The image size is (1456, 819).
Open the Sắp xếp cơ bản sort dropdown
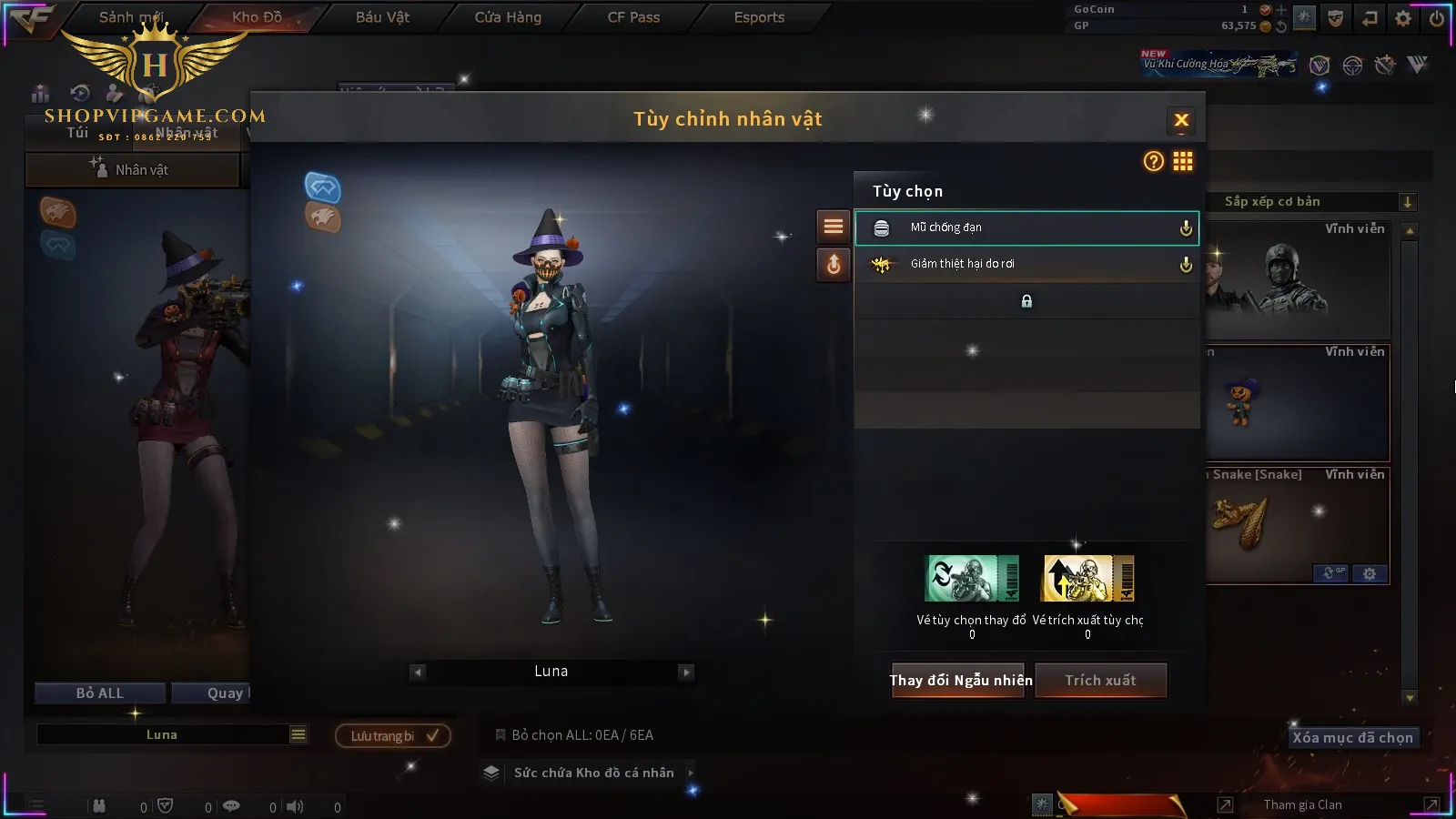point(1310,202)
